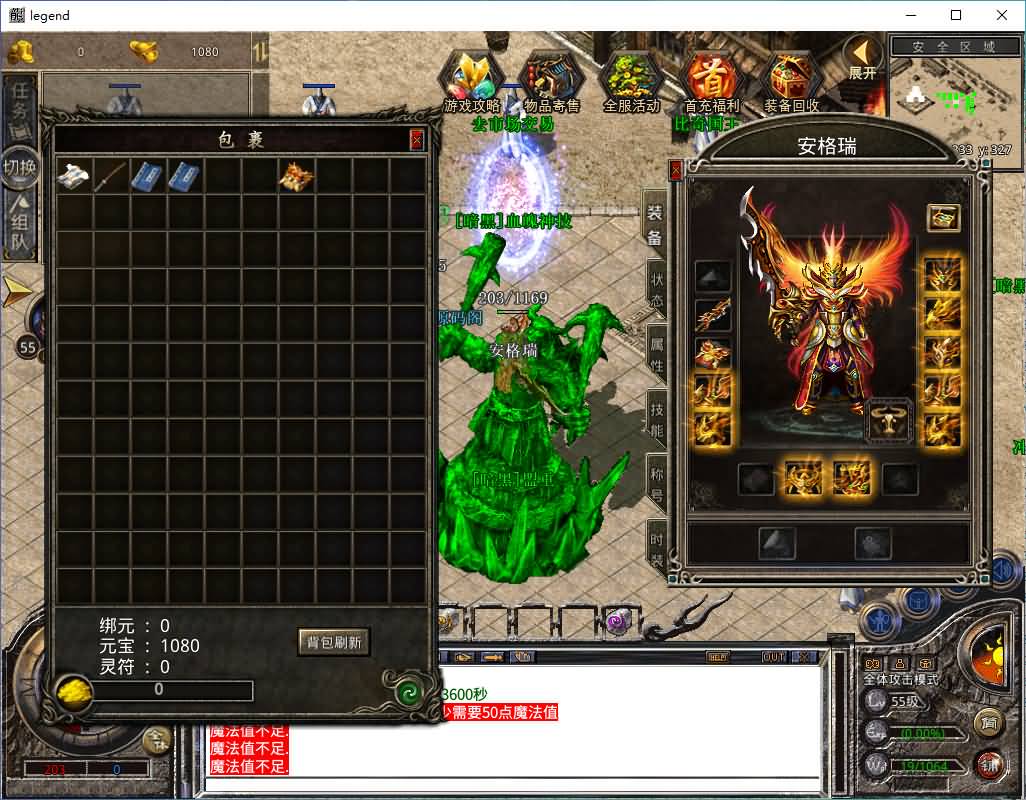Open the 游戏攻略 game guide

[472, 80]
